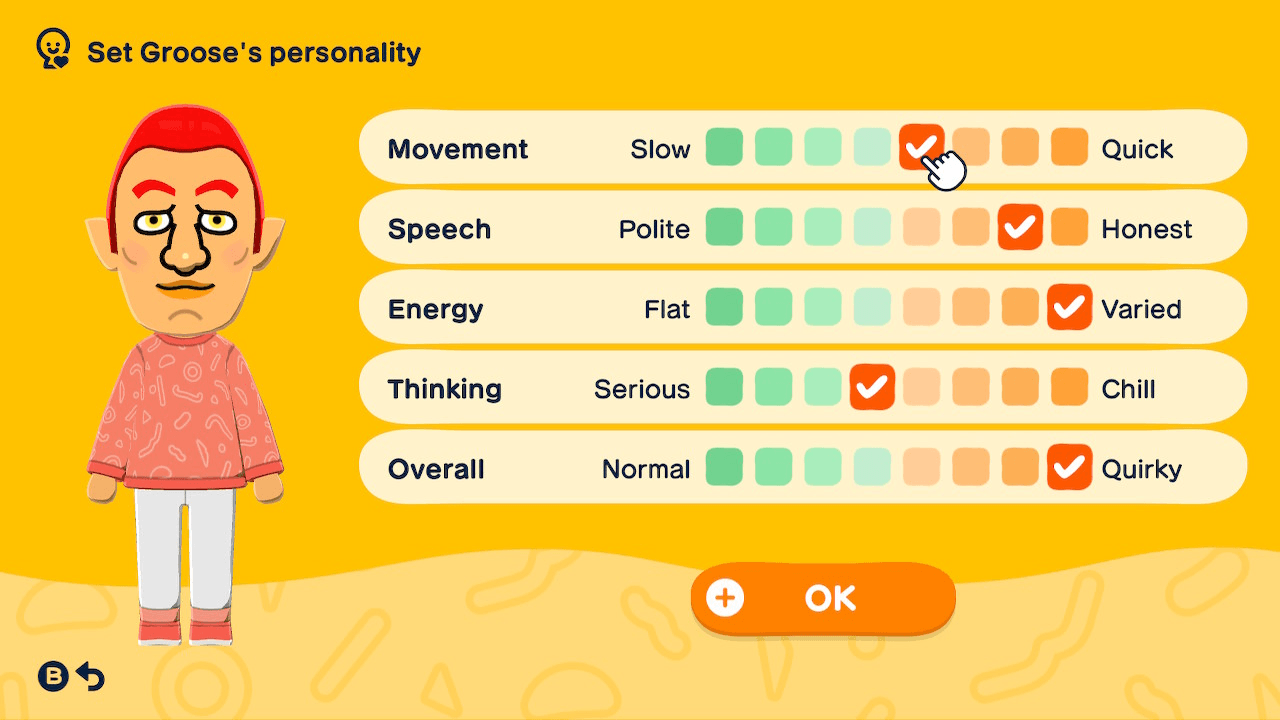
Task: Set Energy to the most Flat level
Action: (x=724, y=308)
